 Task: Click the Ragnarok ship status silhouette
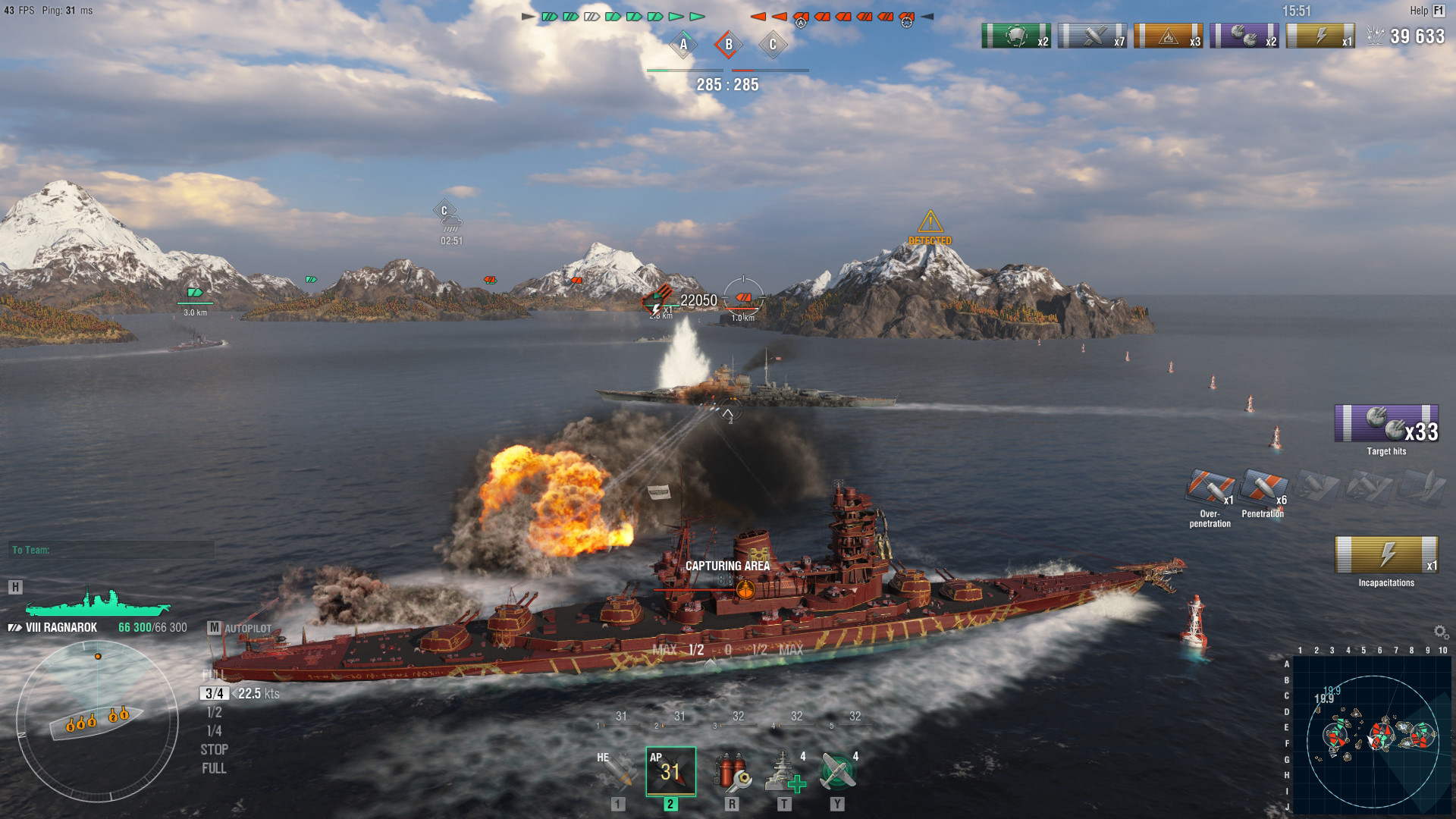click(x=97, y=603)
